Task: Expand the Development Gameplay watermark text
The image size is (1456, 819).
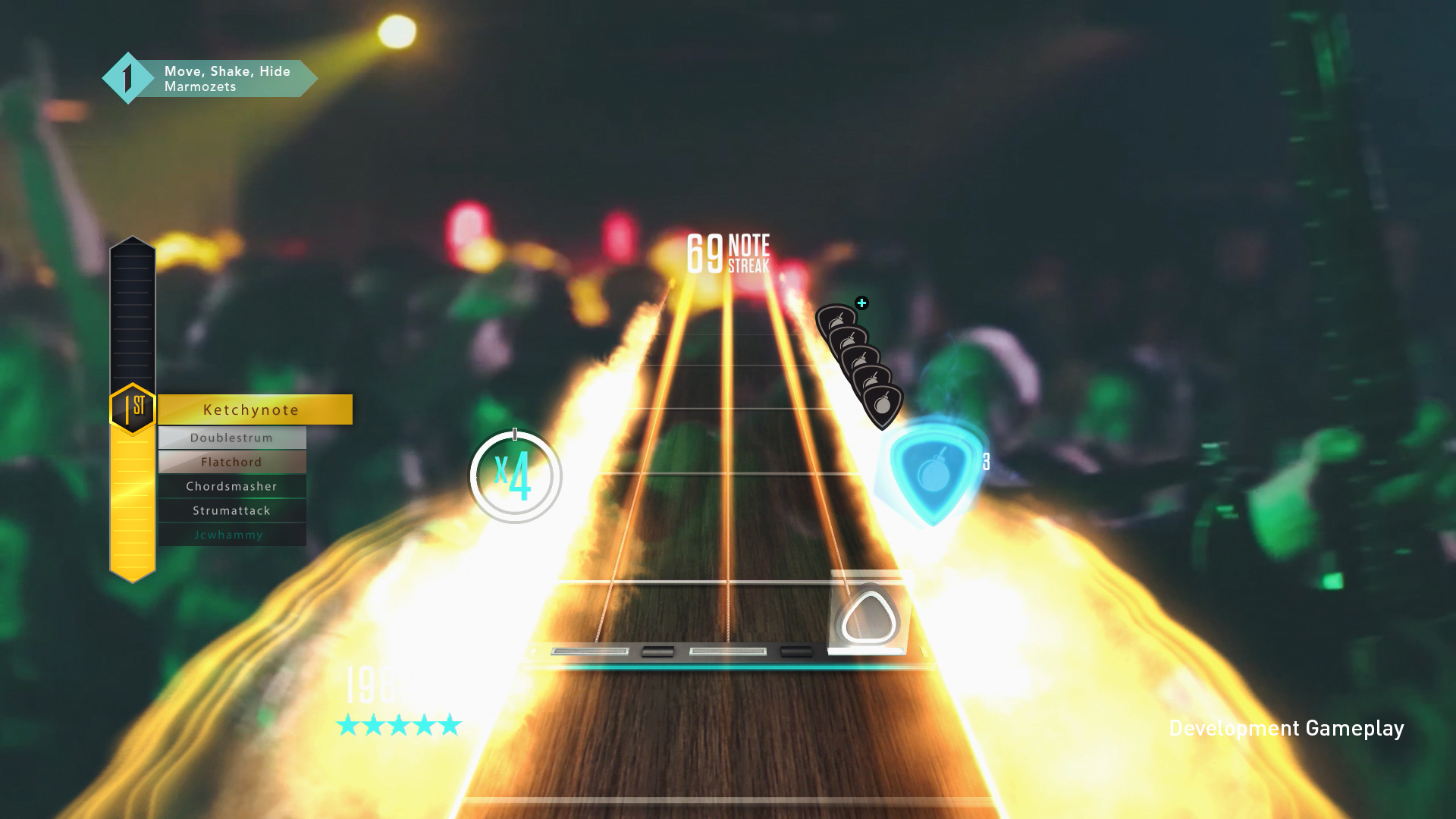Action: tap(1287, 728)
